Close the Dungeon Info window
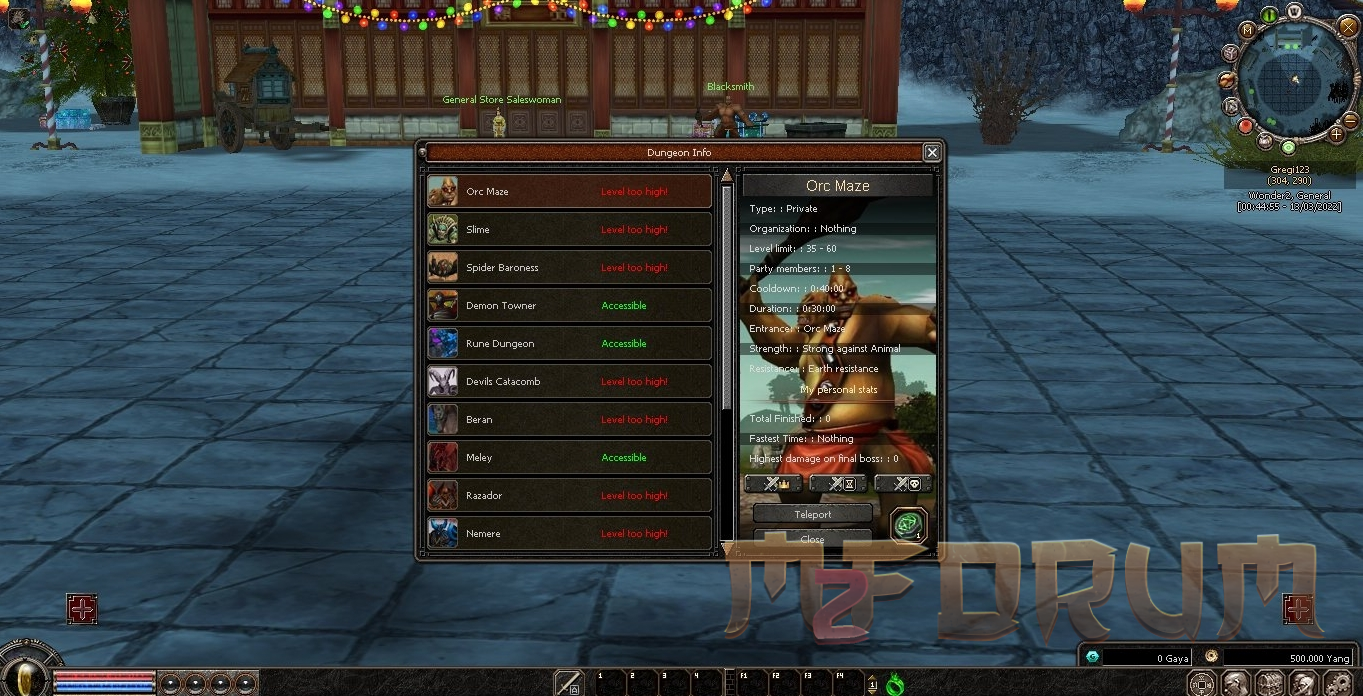 point(932,152)
